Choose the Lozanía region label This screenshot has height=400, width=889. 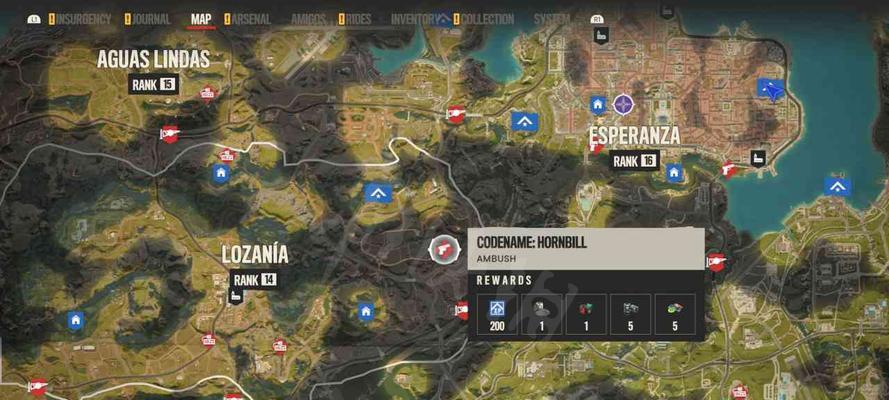[255, 255]
